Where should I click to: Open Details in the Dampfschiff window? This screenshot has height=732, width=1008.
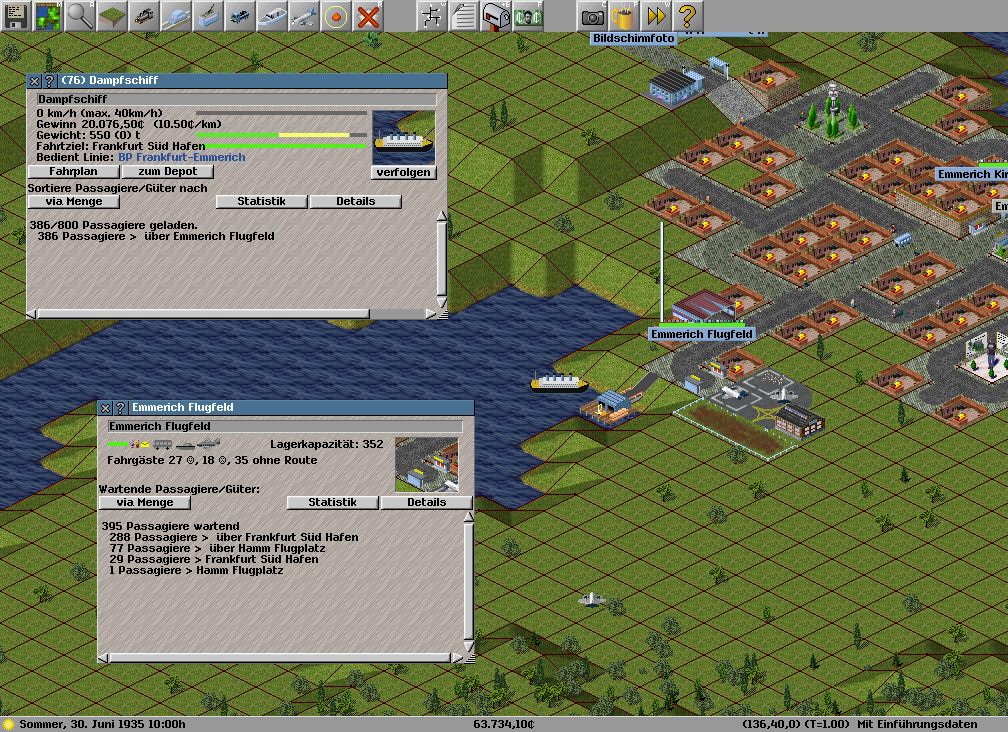click(x=355, y=201)
